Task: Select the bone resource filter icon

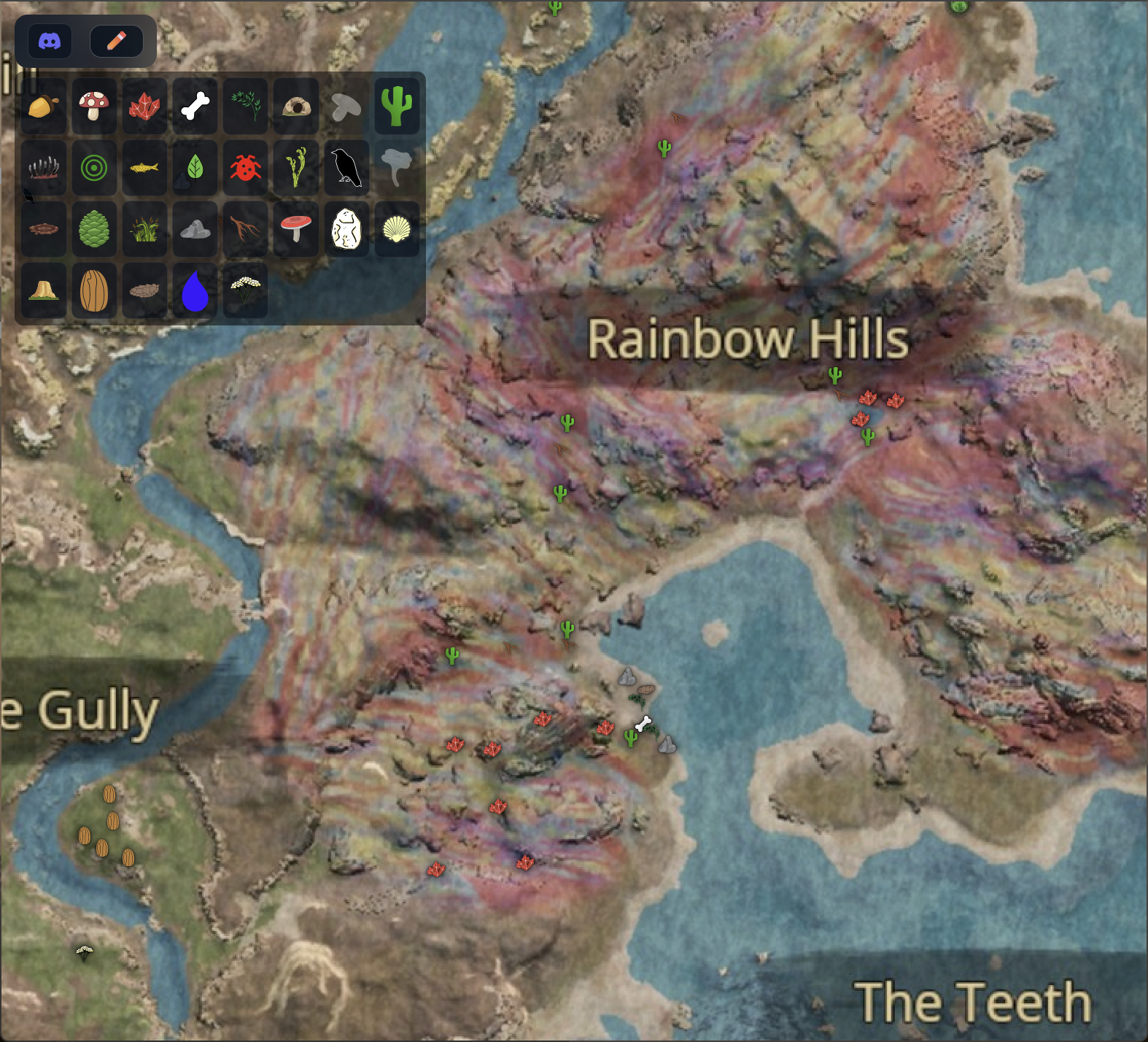Action: tap(195, 107)
